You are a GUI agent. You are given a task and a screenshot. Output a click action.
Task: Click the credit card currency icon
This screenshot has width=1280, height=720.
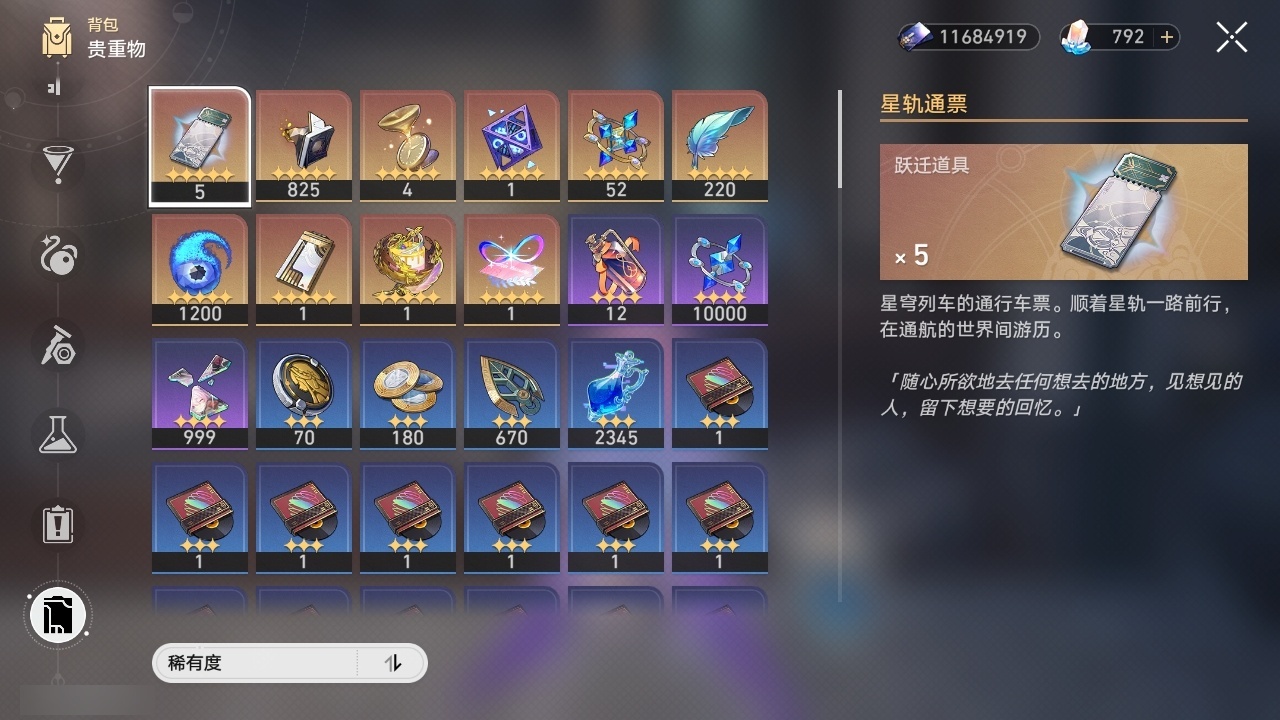916,37
